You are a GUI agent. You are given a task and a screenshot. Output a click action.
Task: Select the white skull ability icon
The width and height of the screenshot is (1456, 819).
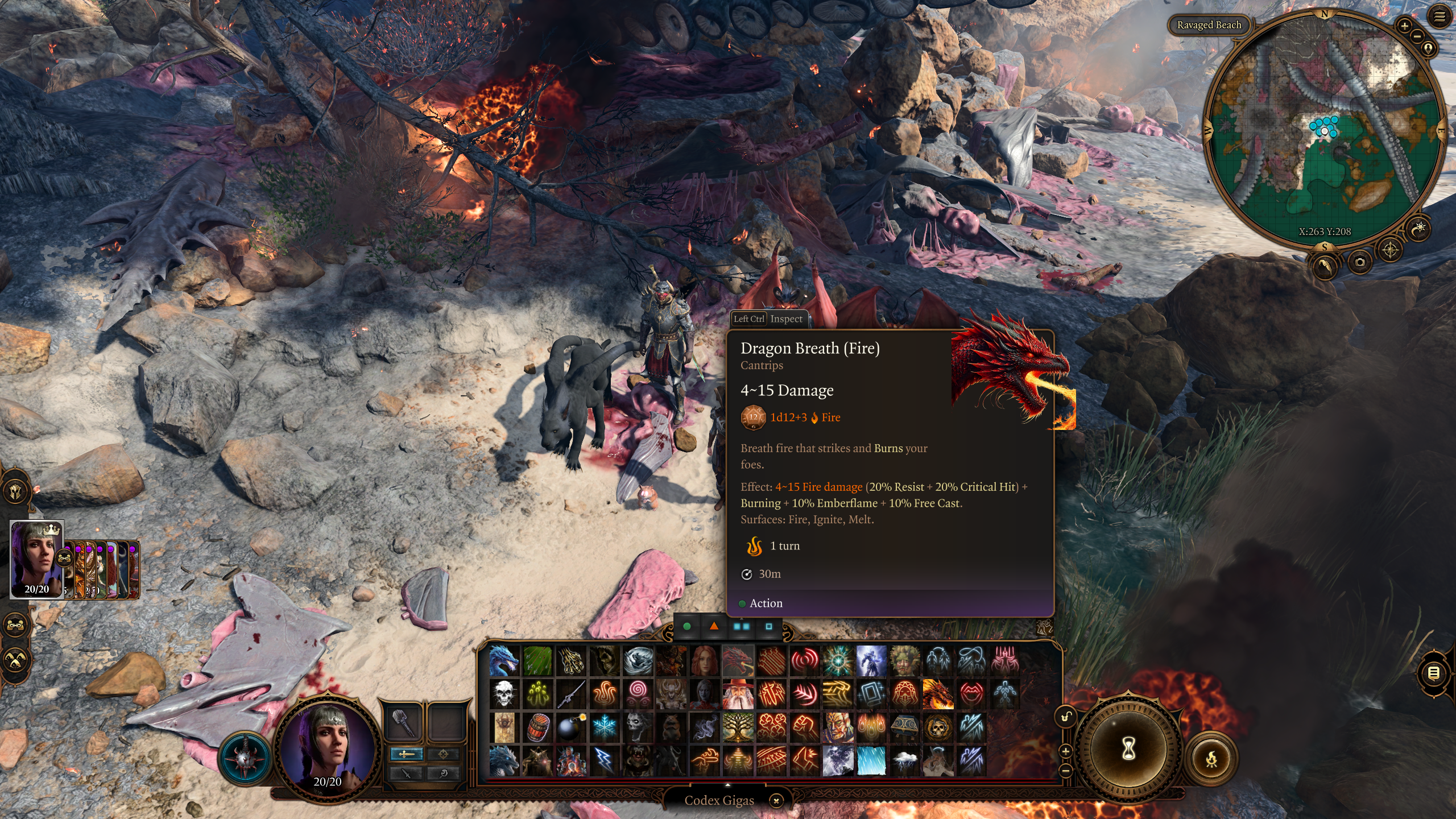pos(504,694)
